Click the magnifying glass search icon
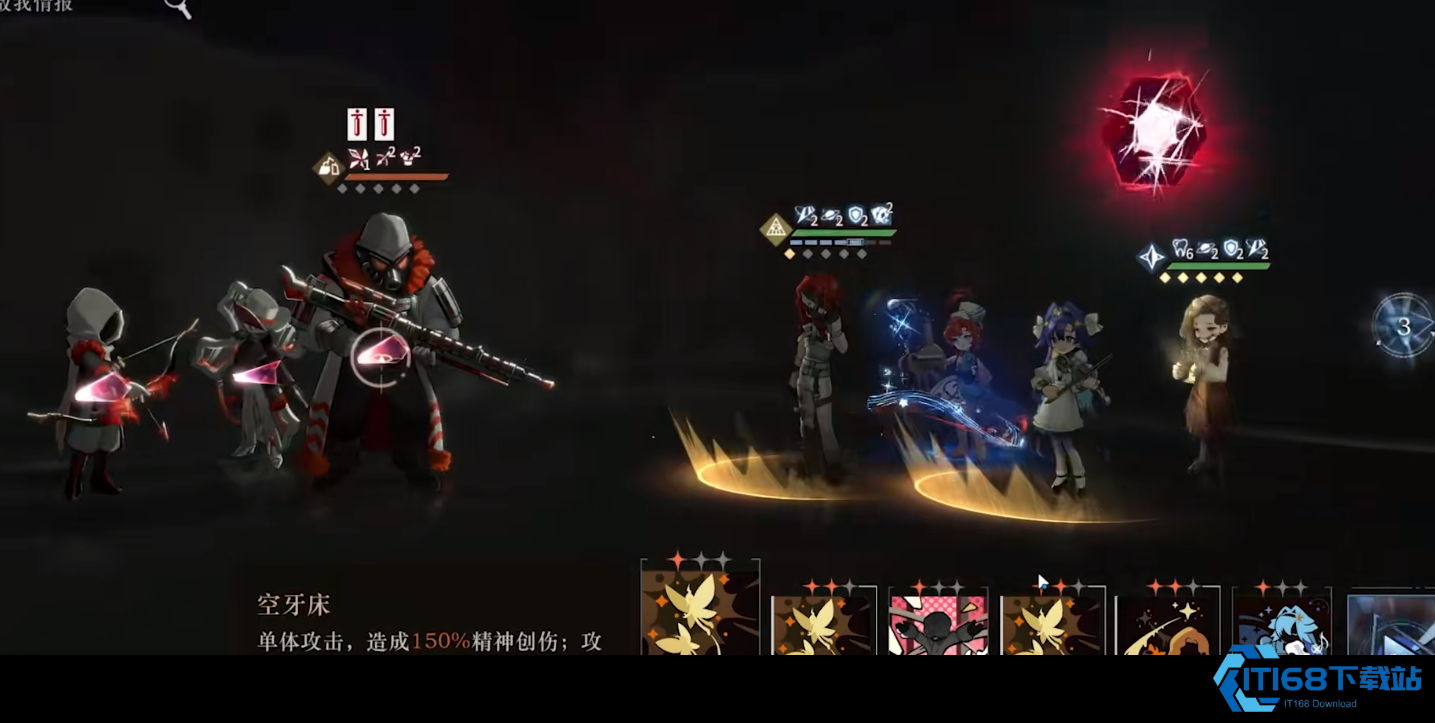 [x=178, y=9]
